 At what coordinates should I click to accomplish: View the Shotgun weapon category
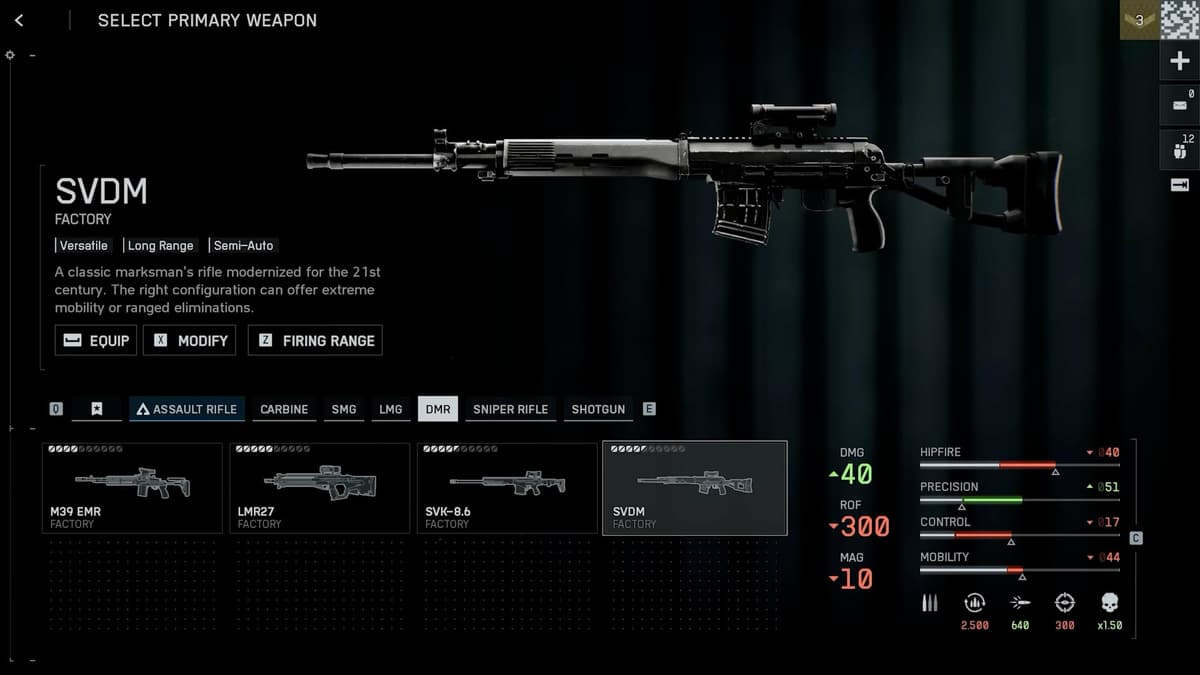pos(598,409)
